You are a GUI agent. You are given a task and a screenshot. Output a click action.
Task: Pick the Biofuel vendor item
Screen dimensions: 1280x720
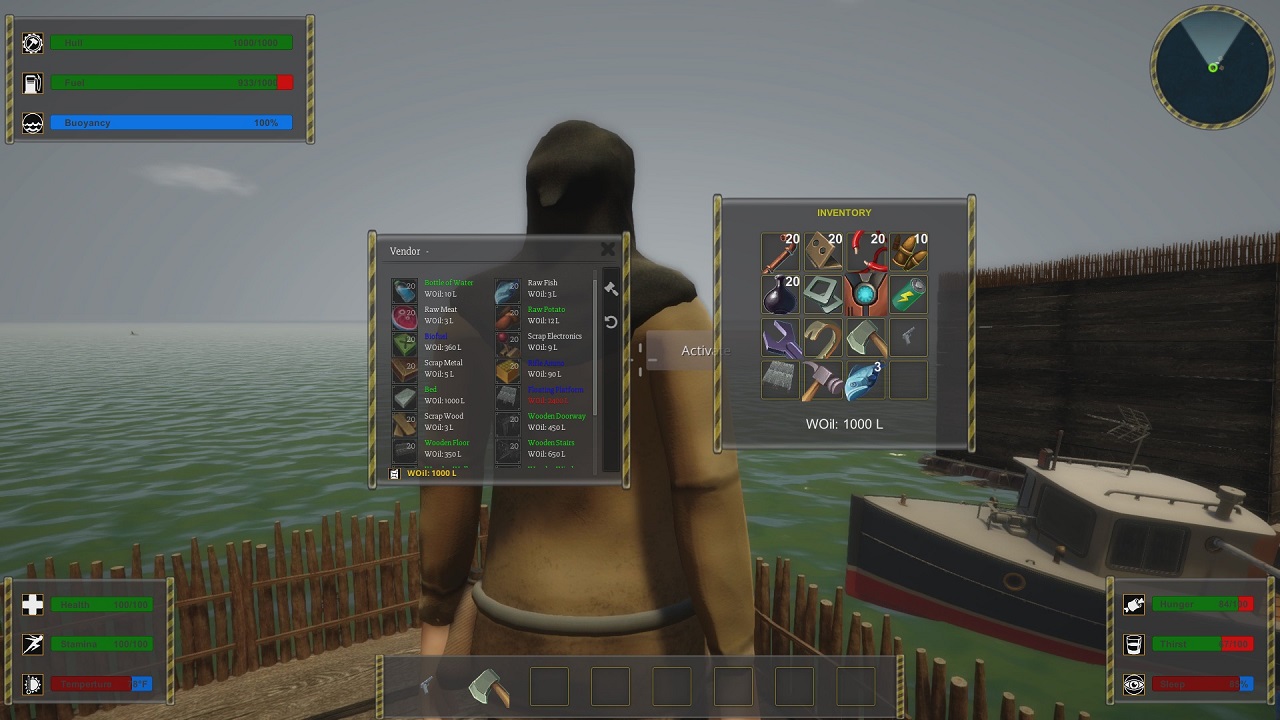405,343
